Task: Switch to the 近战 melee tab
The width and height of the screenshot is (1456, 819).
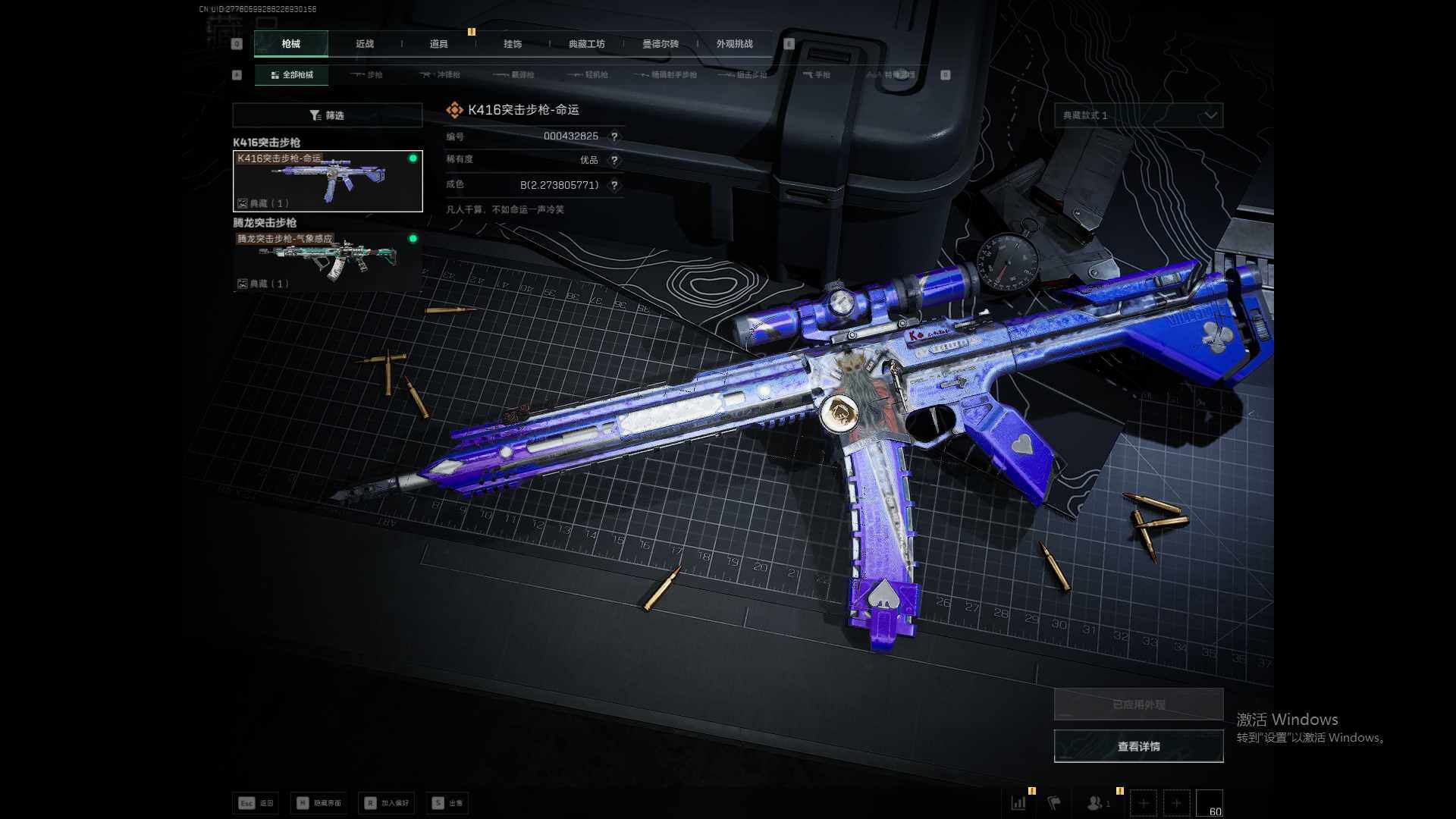Action: click(x=365, y=44)
